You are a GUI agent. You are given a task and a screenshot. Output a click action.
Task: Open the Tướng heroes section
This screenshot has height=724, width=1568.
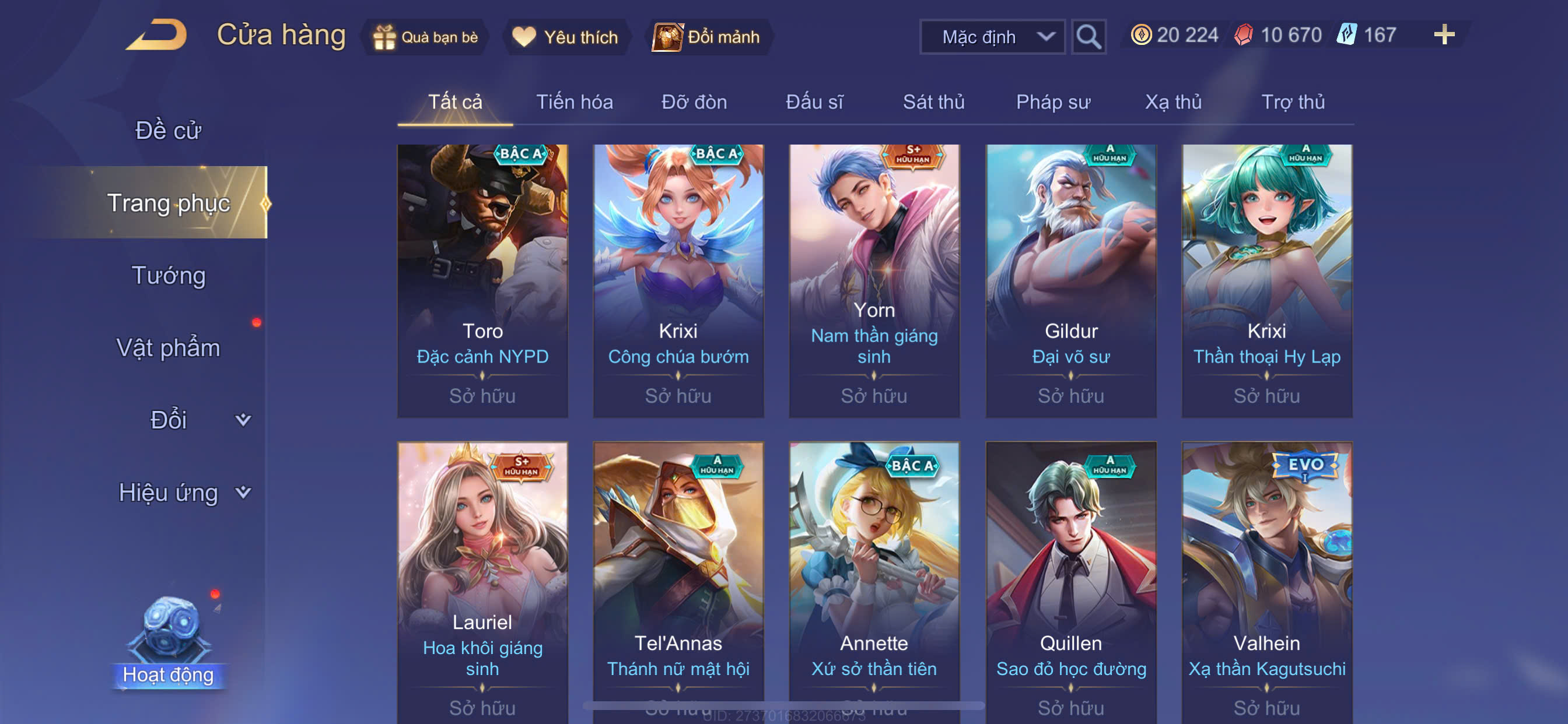click(169, 275)
